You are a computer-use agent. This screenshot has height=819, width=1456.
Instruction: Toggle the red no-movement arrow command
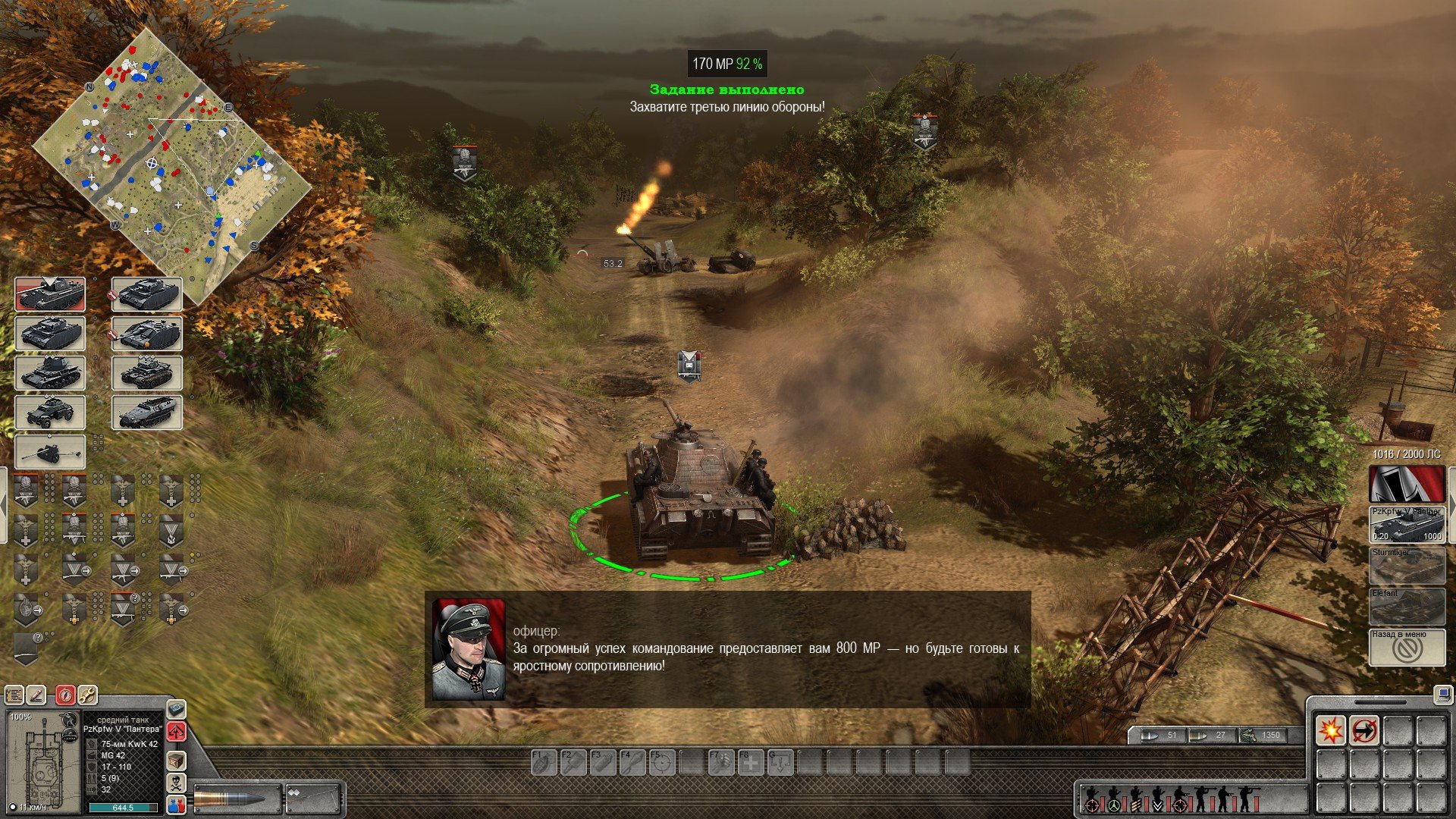[1363, 731]
